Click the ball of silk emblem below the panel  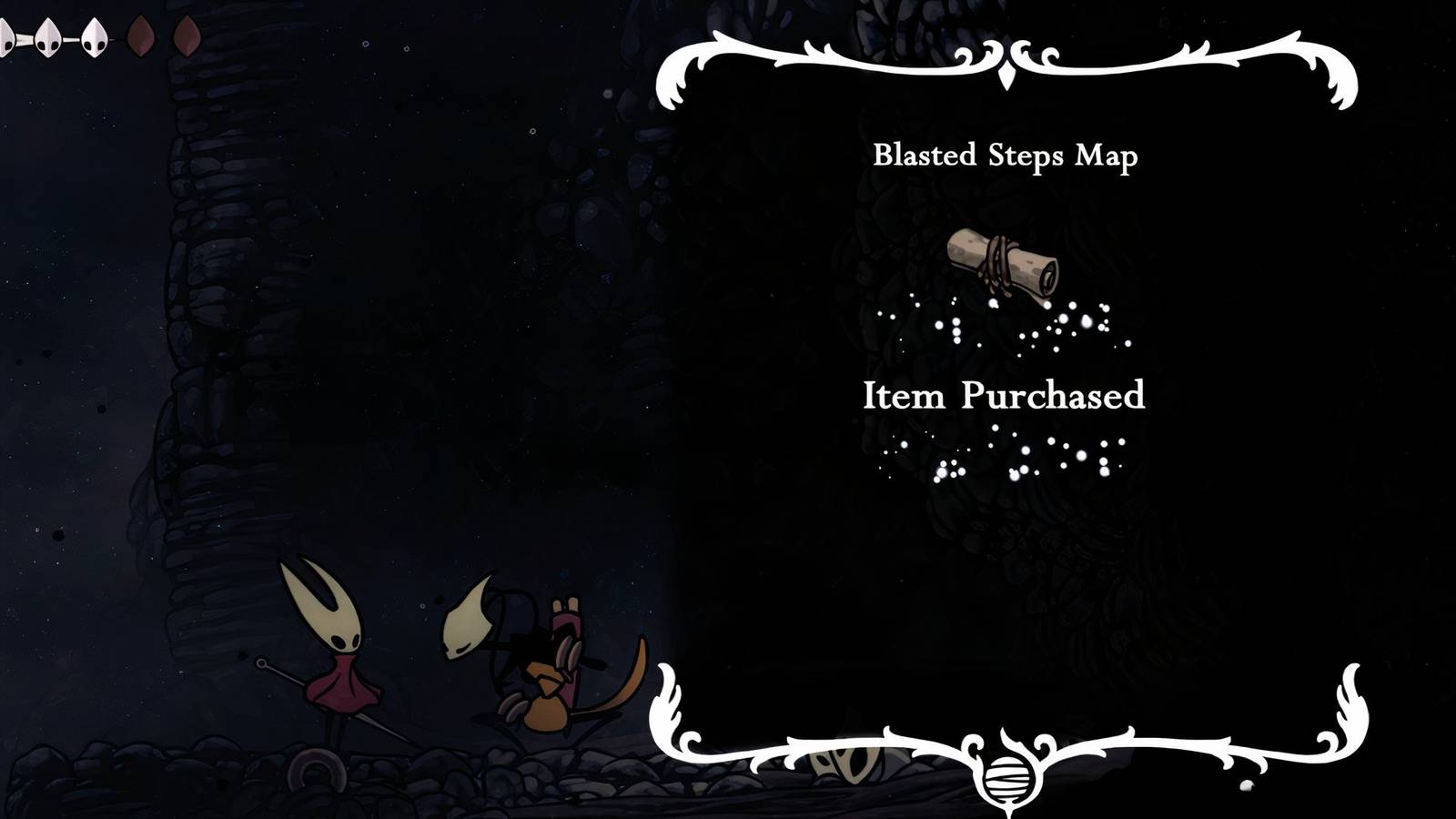tap(1006, 778)
